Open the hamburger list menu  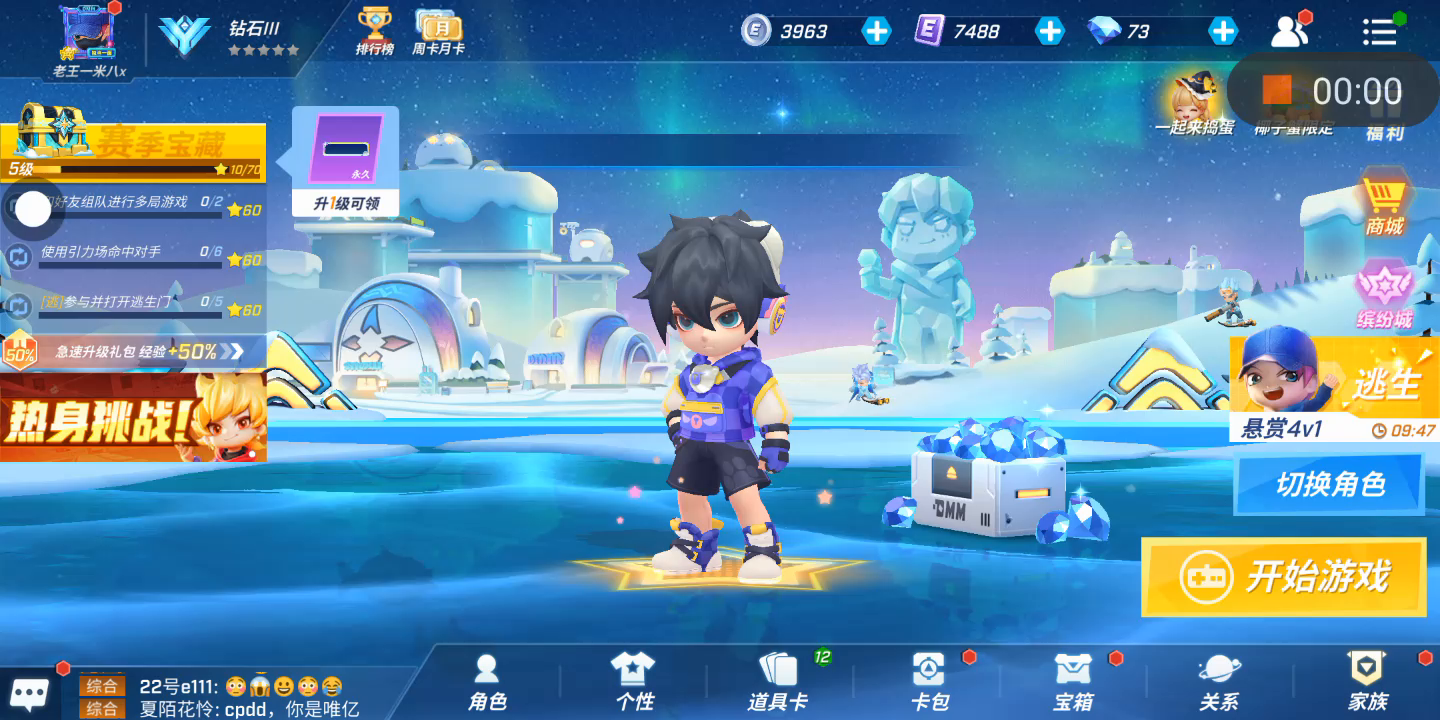[1379, 32]
